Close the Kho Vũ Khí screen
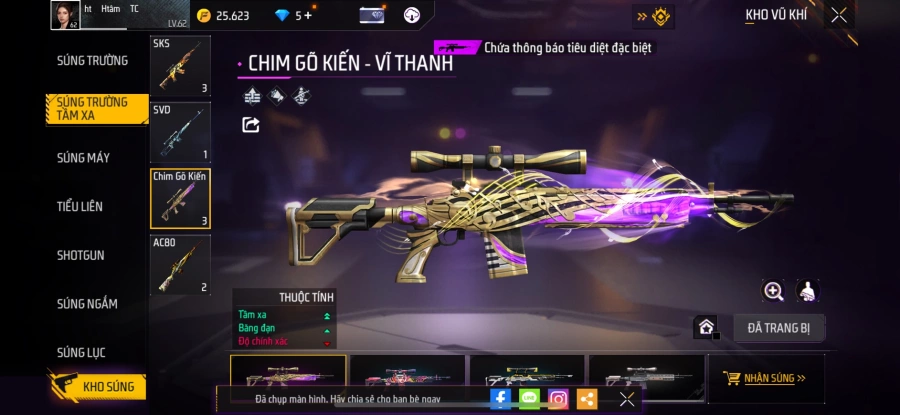Screen dimensions: 900x415 (839, 15)
